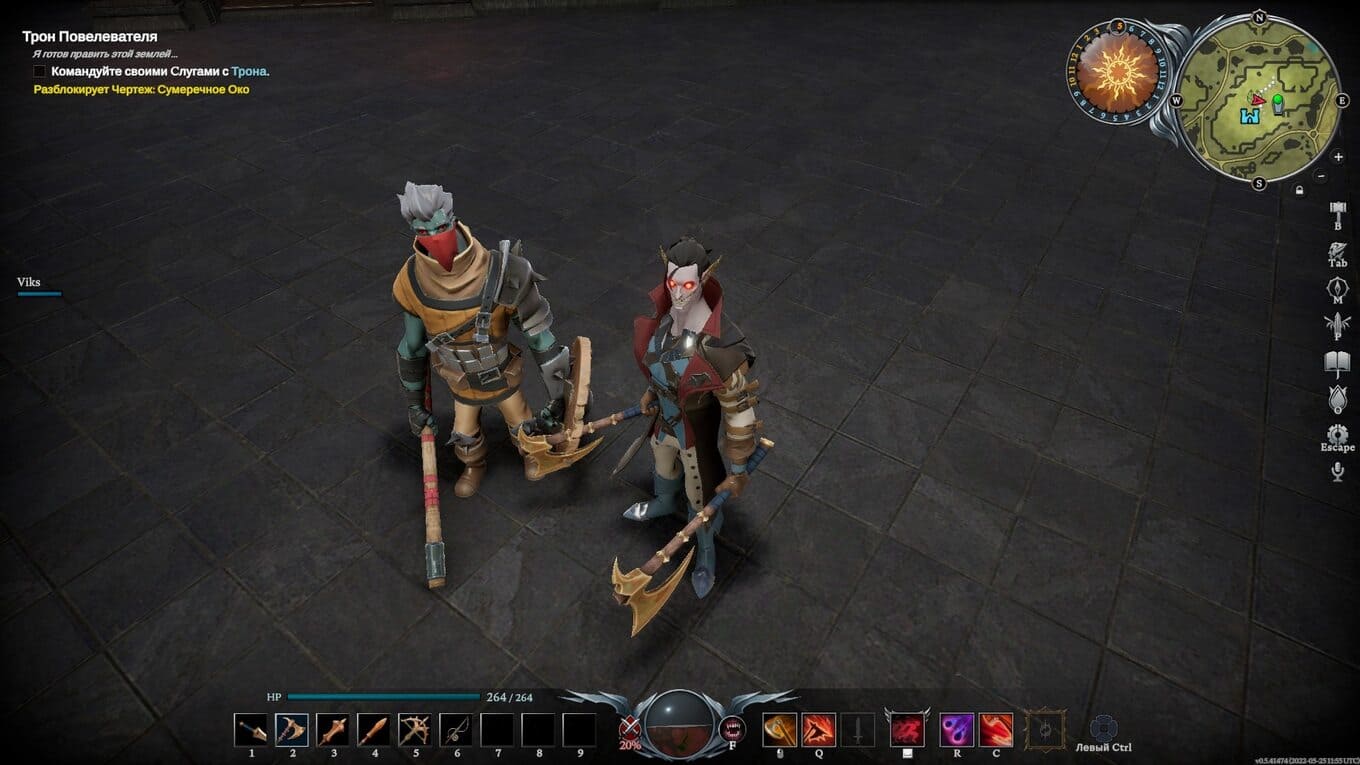The height and width of the screenshot is (765, 1360).
Task: Activate the Q weapon skill icon
Action: click(x=819, y=730)
